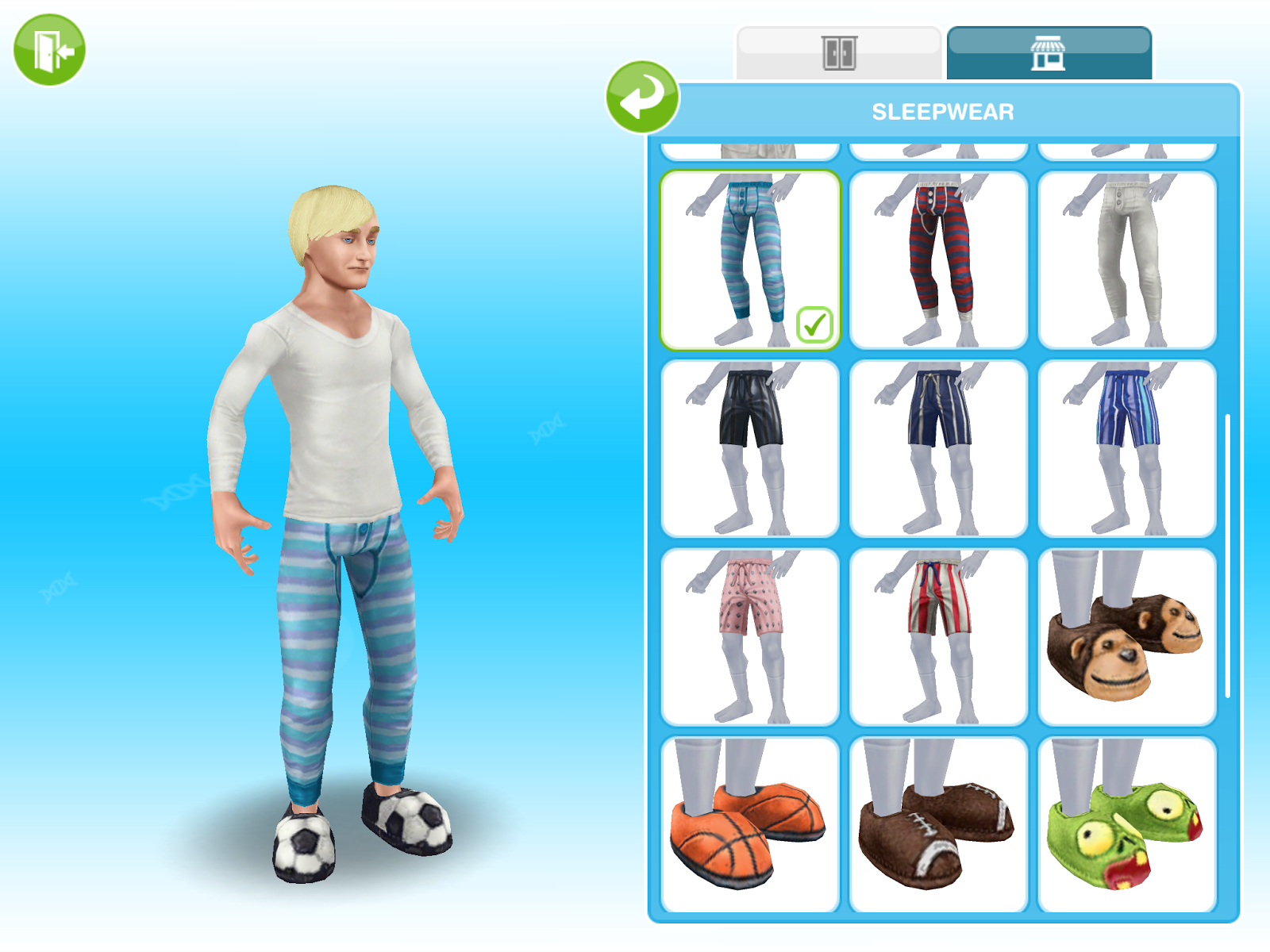Tap the checkmark on the selected pajamas
This screenshot has height=952, width=1270.
816,323
